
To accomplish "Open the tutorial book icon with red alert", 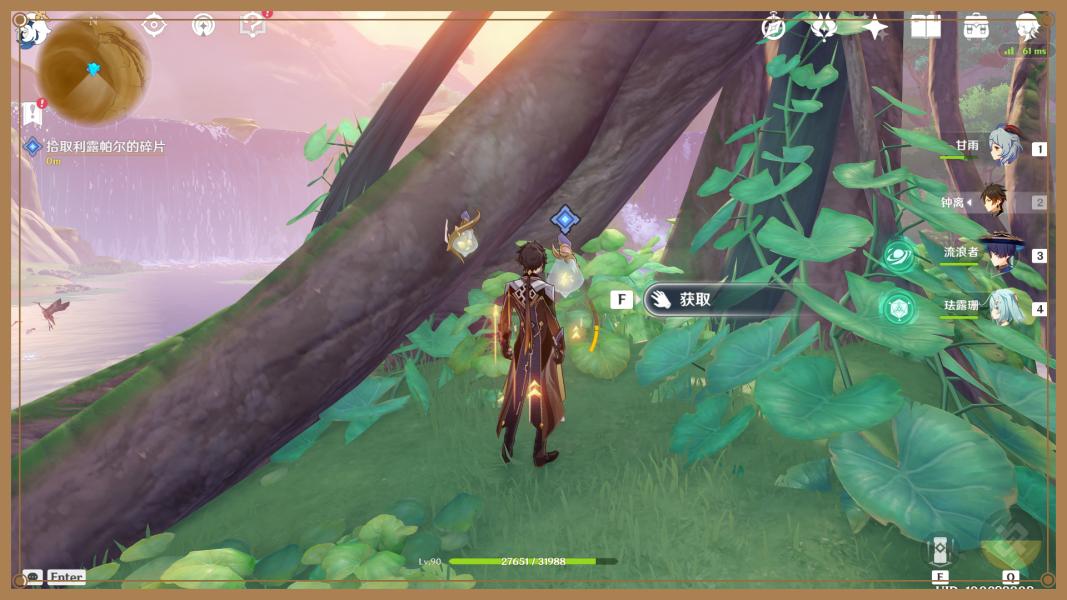I will pyautogui.click(x=253, y=25).
